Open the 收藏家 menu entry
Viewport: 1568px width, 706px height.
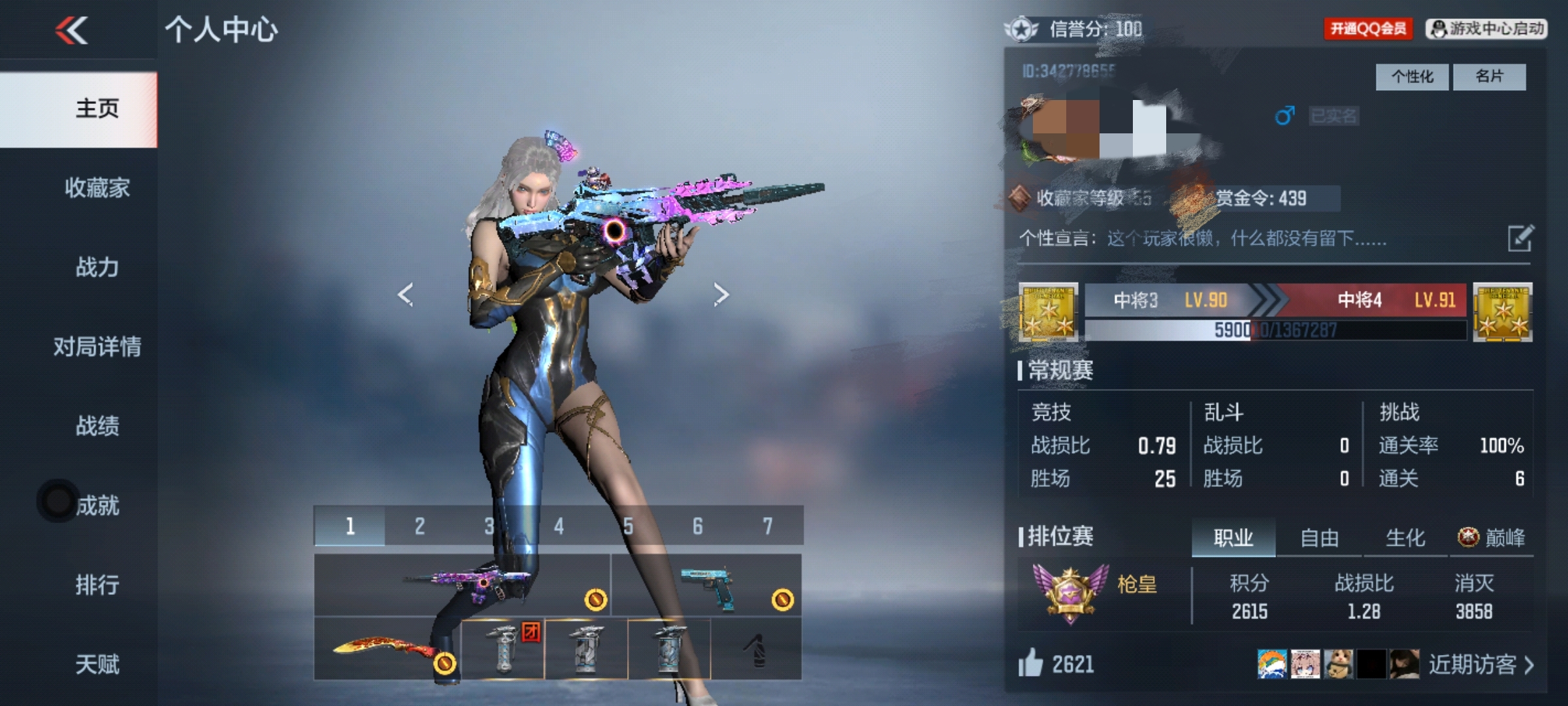tap(97, 188)
